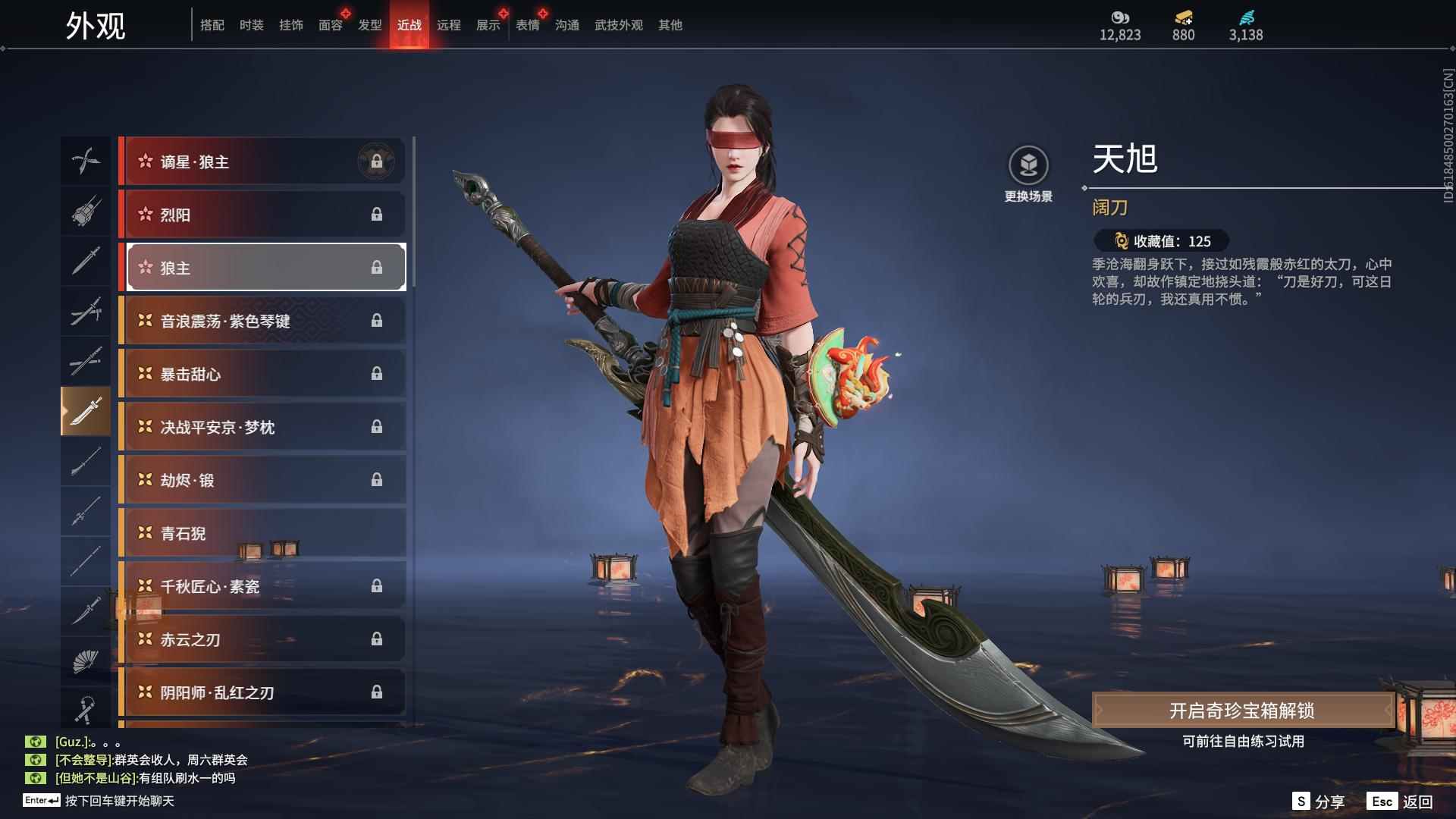Select the dagger weapon category icon
1456x819 pixels.
pyautogui.click(x=86, y=613)
